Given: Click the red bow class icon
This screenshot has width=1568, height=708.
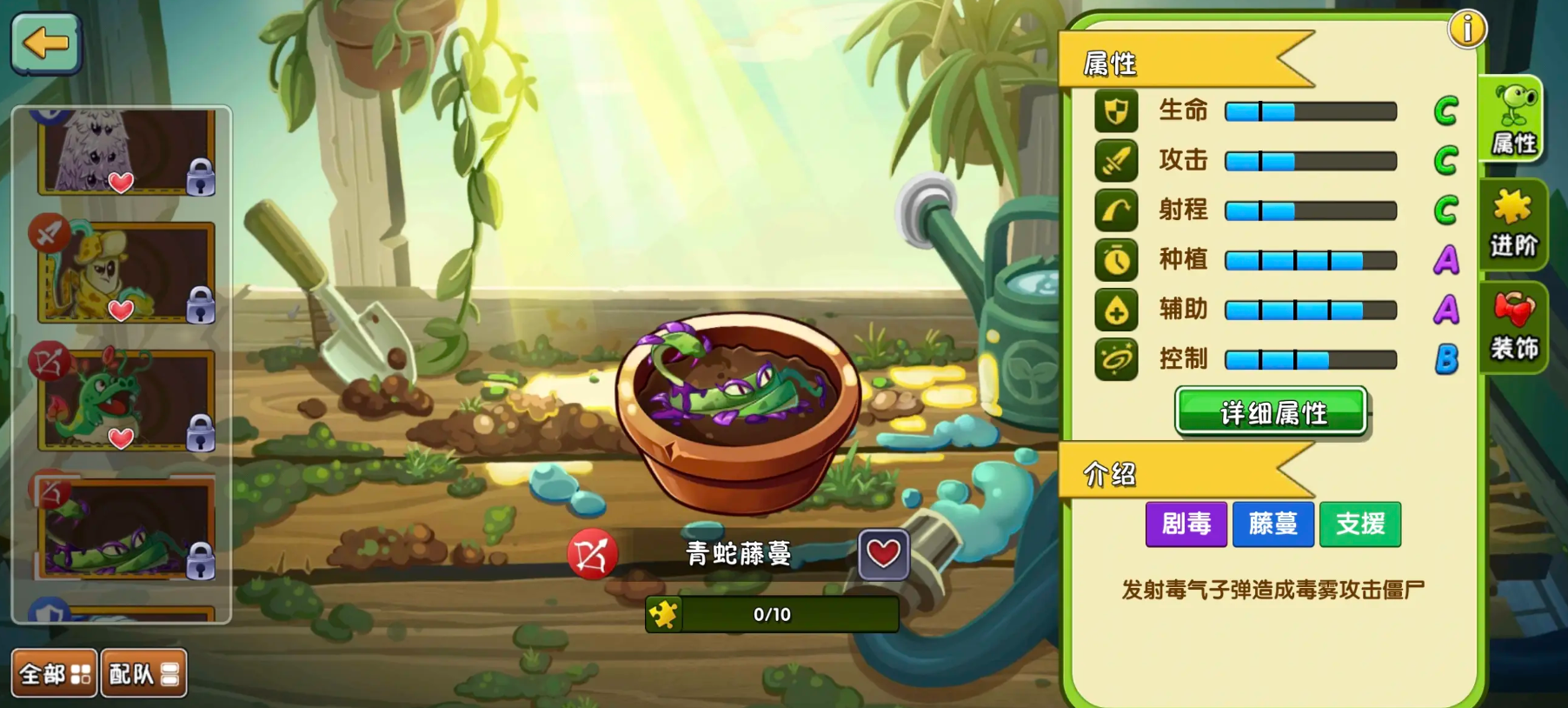Looking at the screenshot, I should (592, 554).
